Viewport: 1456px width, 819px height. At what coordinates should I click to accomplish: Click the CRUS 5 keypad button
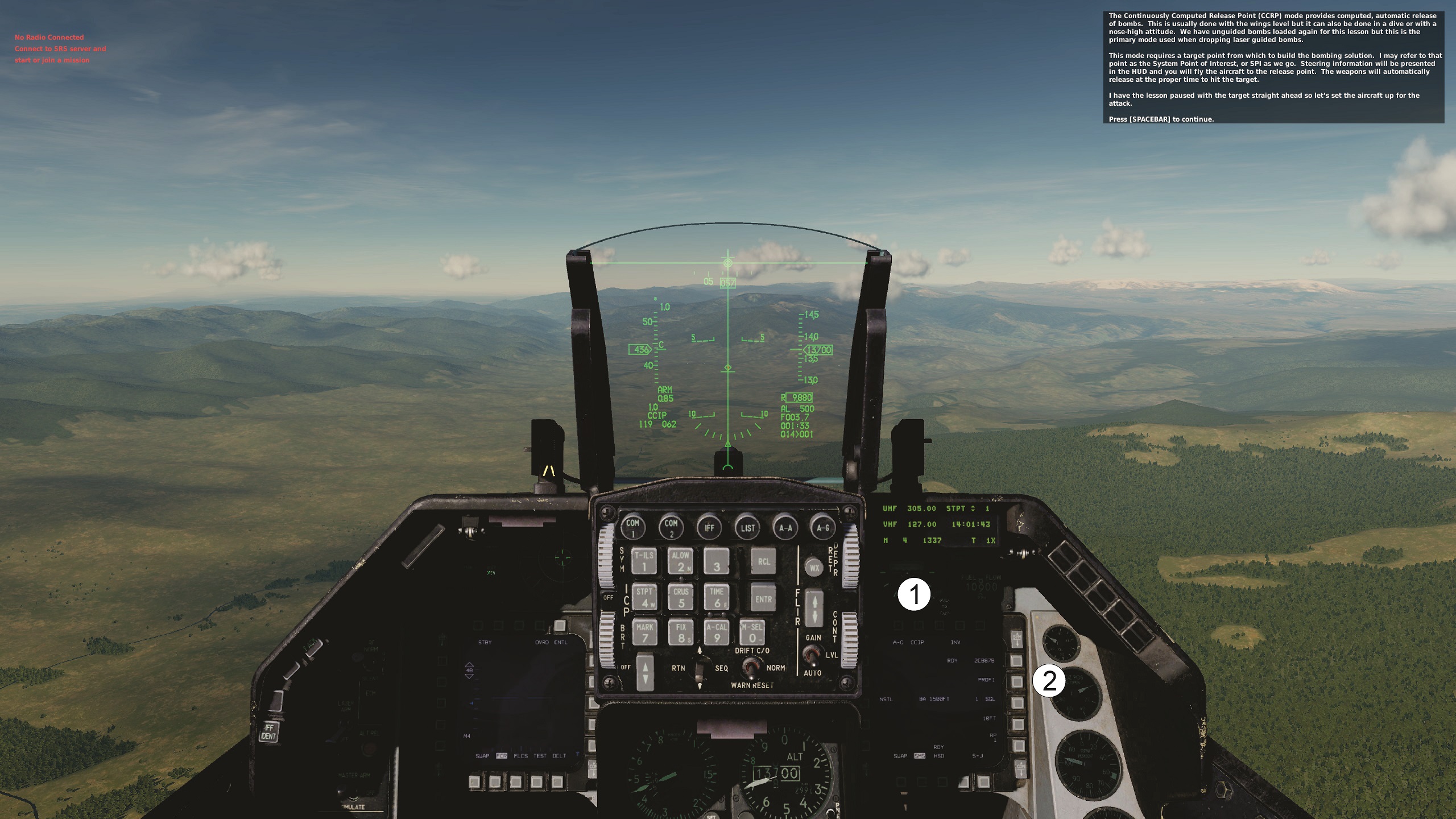click(x=681, y=597)
